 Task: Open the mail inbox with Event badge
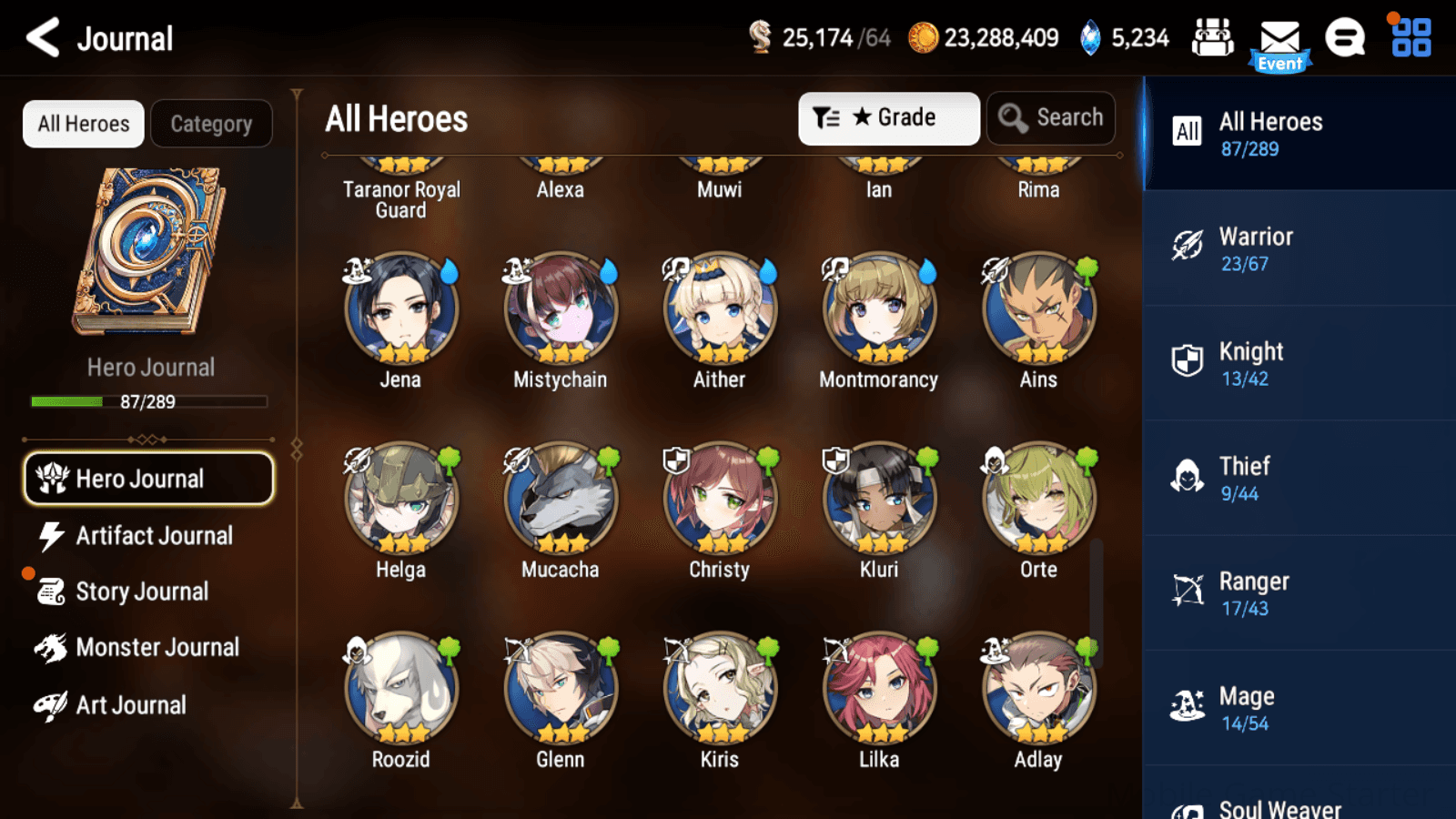[1280, 38]
